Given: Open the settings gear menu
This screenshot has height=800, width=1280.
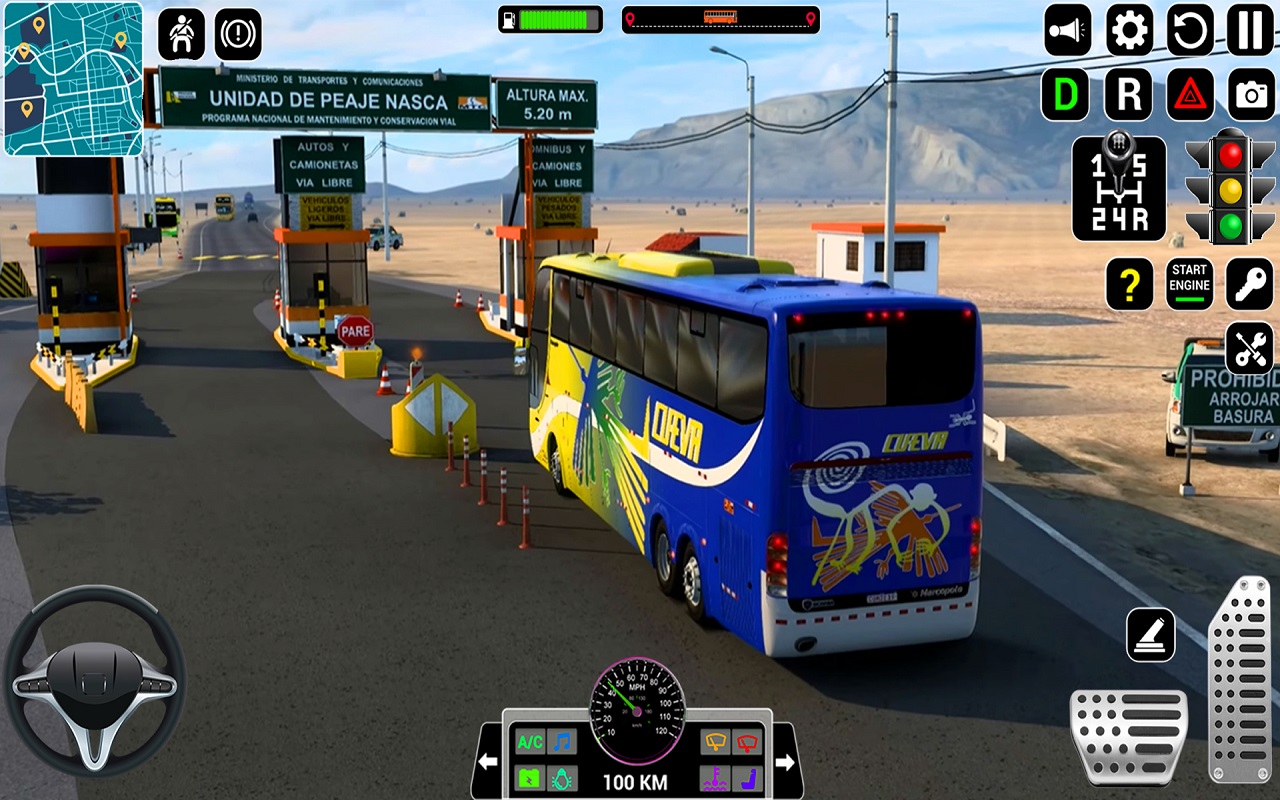Looking at the screenshot, I should (1128, 32).
